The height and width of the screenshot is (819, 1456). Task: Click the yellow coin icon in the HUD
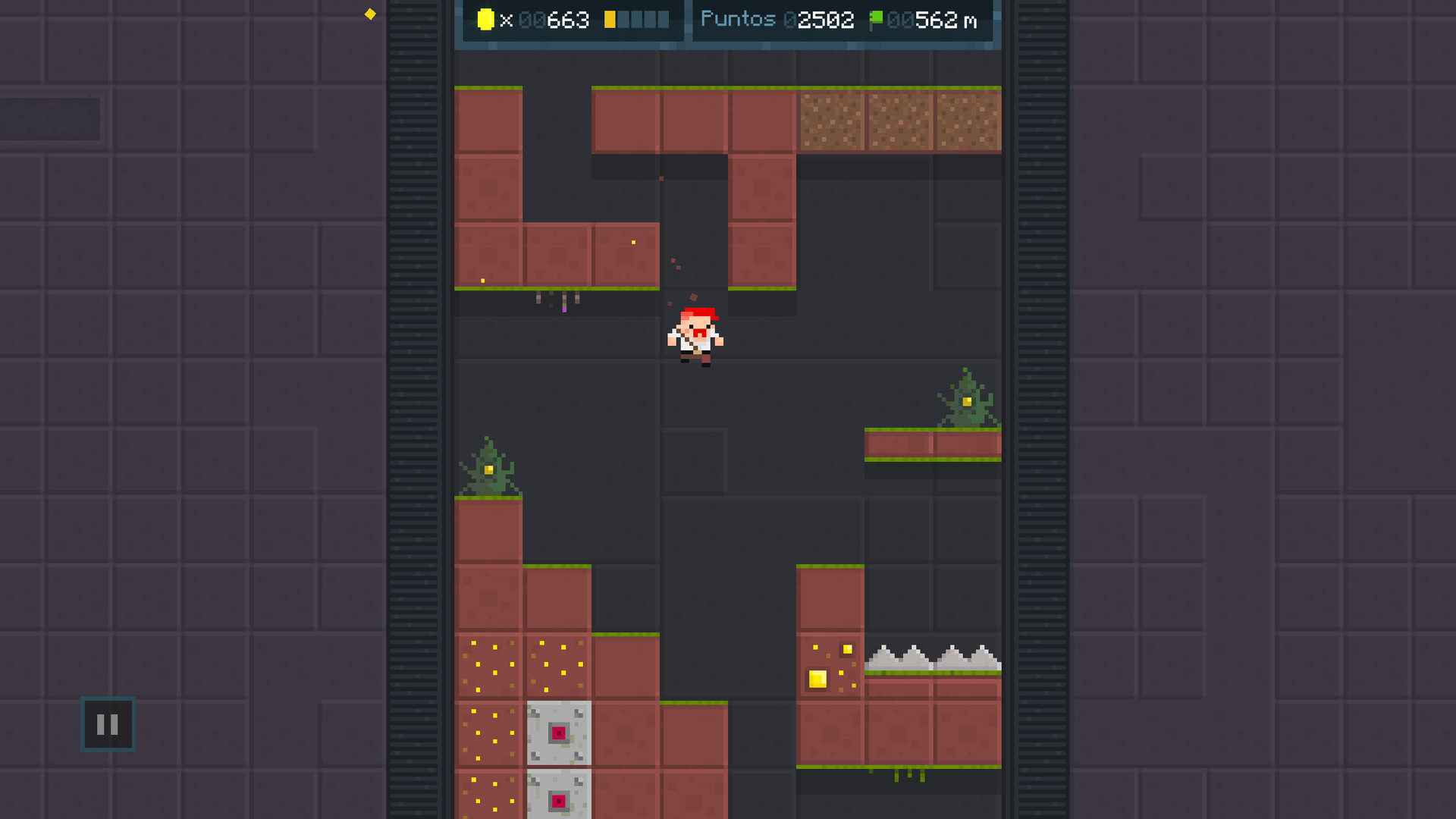click(486, 20)
